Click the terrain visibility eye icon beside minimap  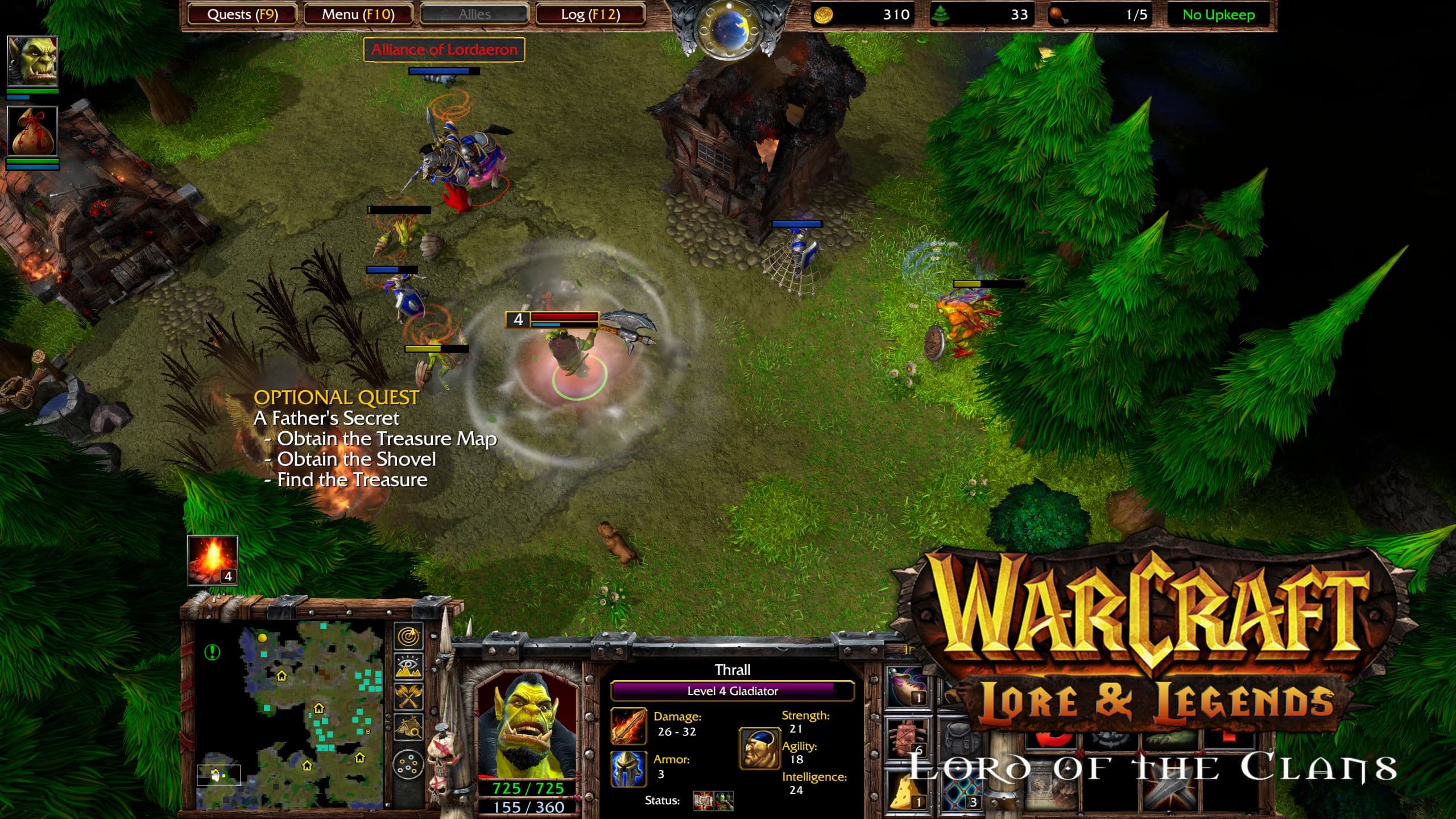coord(407,667)
